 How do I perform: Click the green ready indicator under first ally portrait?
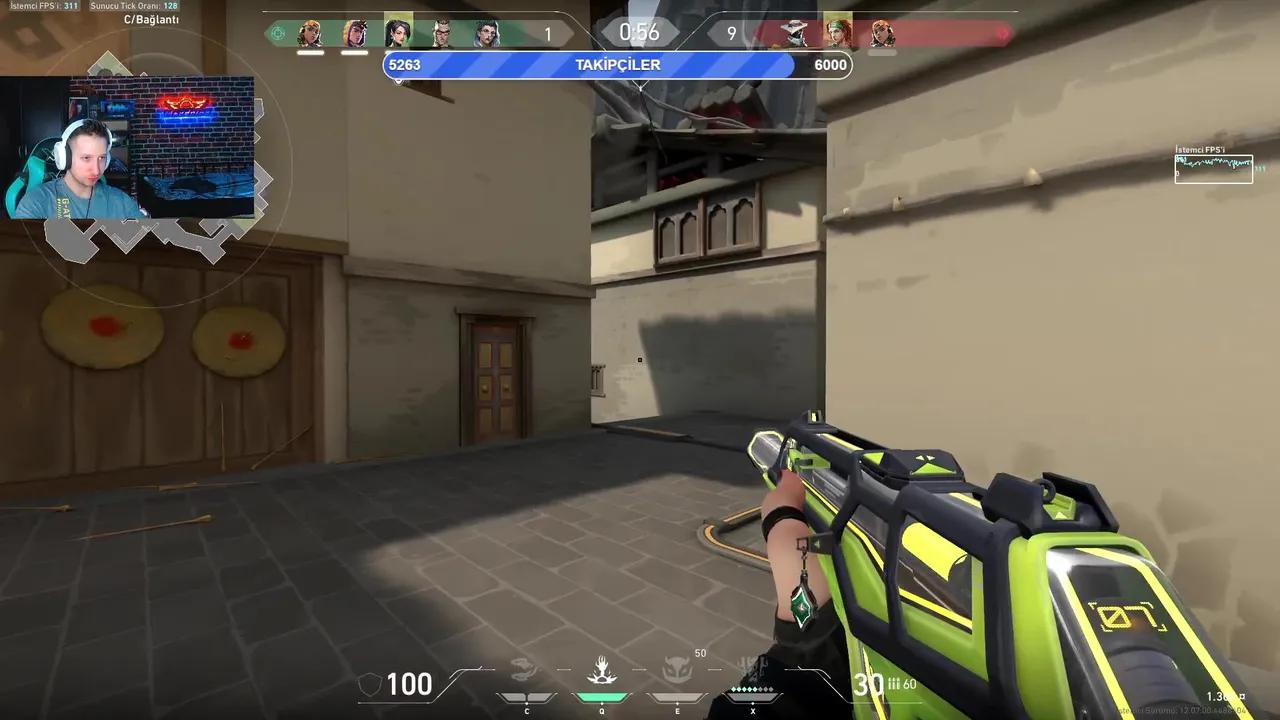click(x=309, y=51)
